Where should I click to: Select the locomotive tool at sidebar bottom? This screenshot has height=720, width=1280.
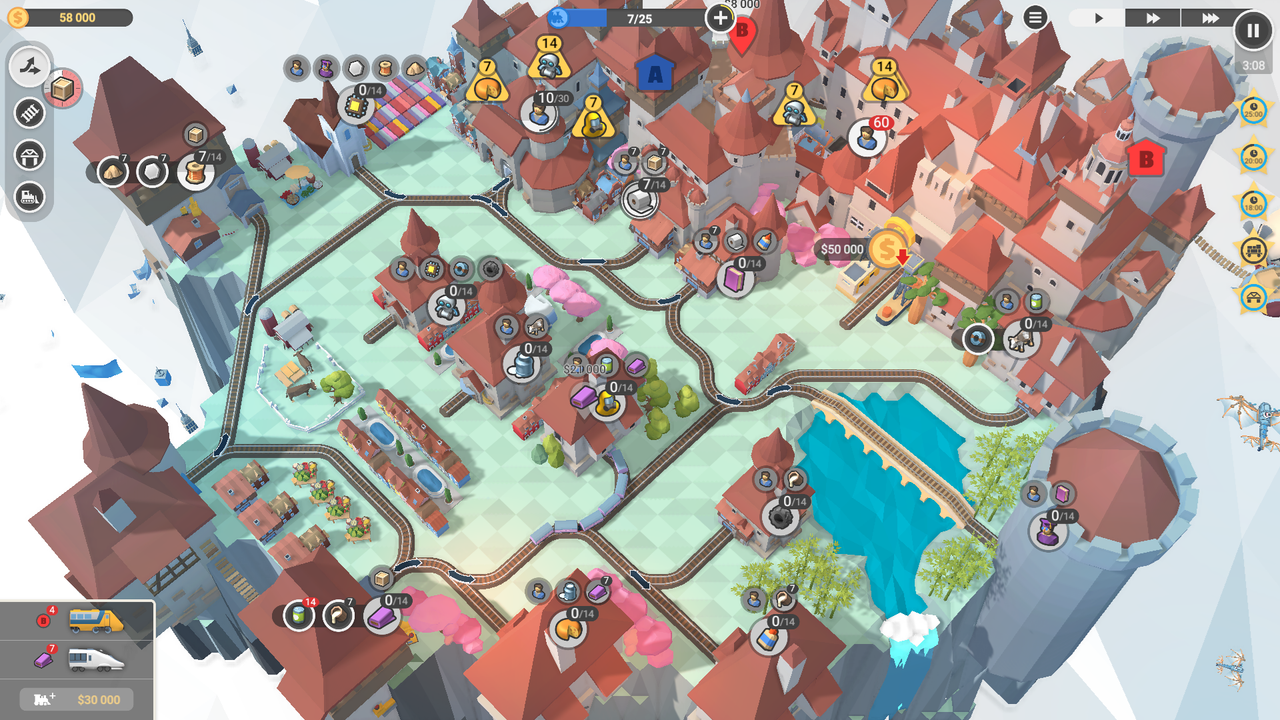point(30,198)
